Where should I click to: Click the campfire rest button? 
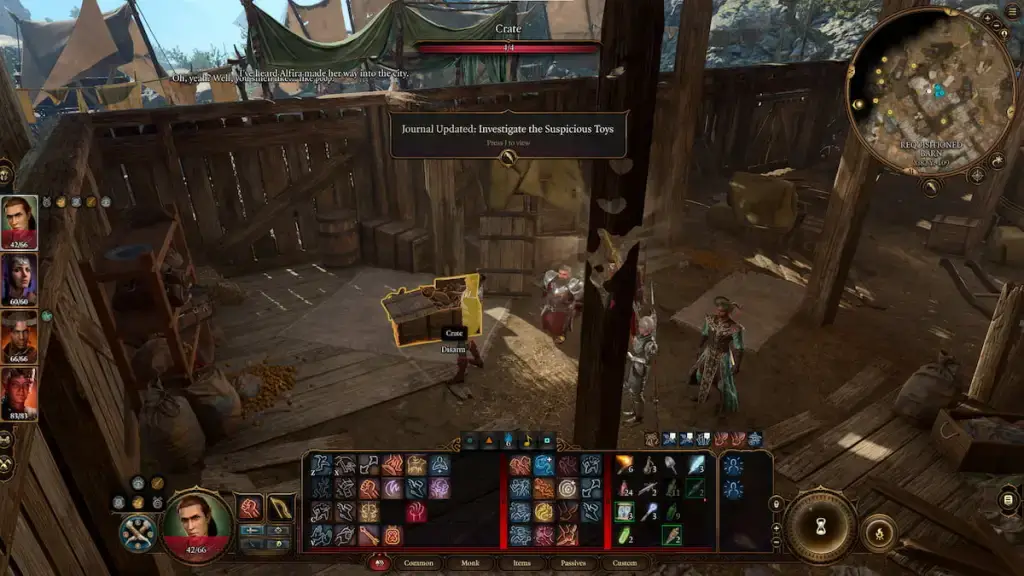pos(879,531)
